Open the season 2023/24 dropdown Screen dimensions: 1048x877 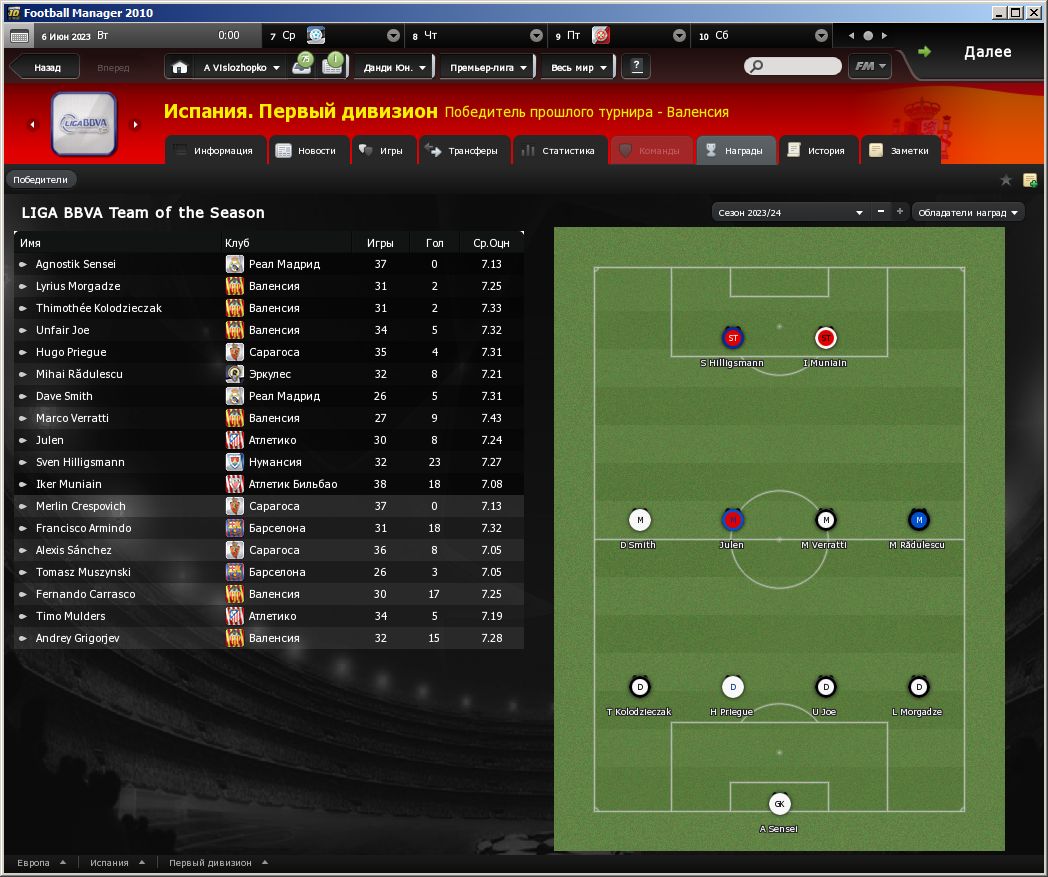(790, 212)
